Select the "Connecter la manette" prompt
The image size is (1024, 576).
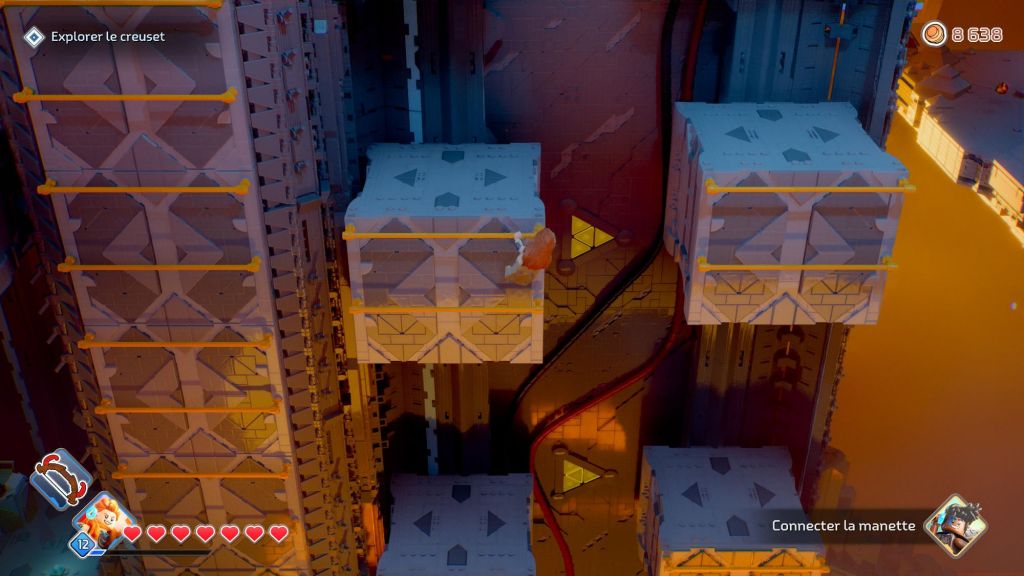(843, 526)
